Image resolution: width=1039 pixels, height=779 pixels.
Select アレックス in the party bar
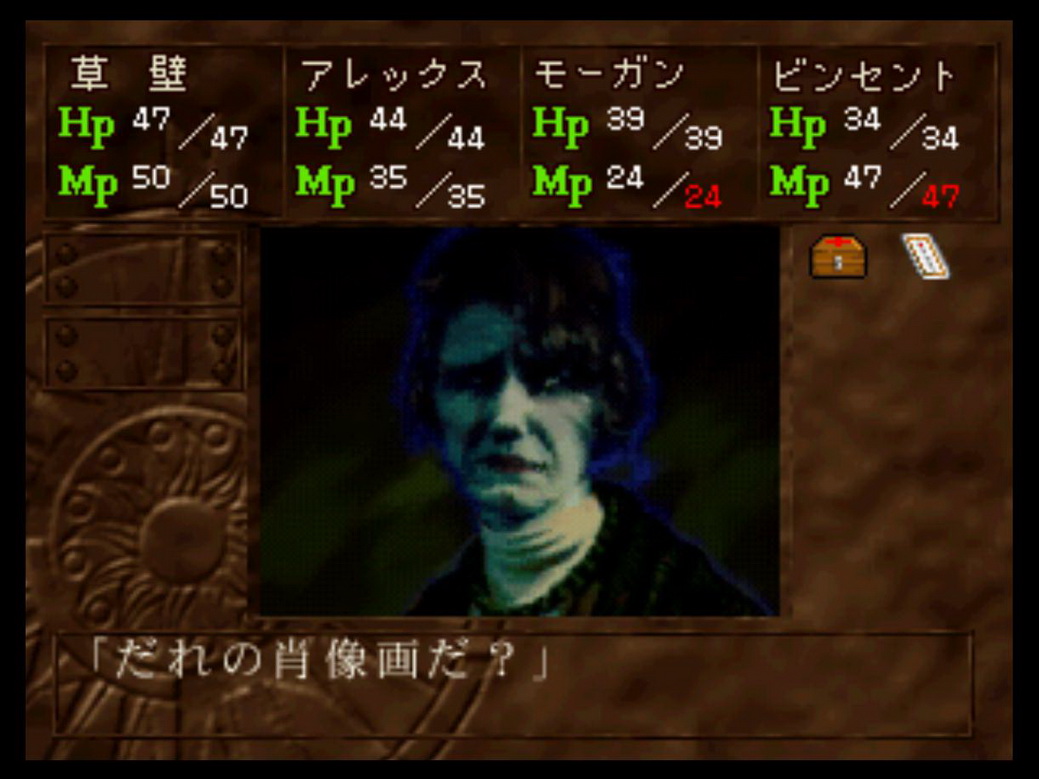[400, 131]
